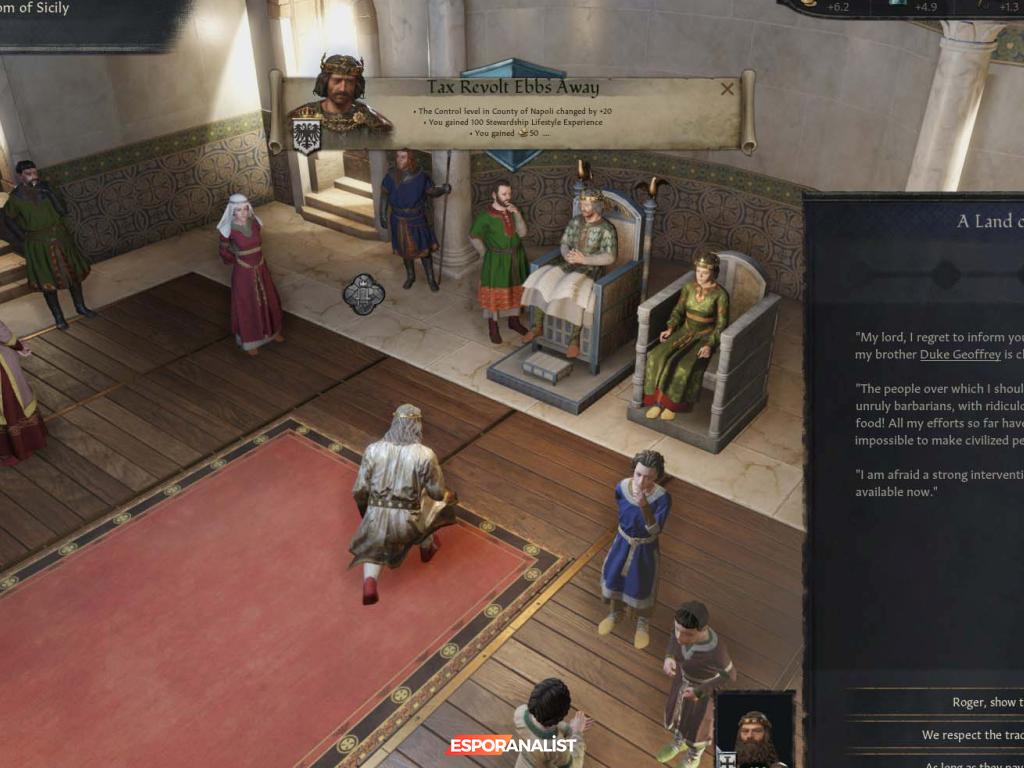Click the crowned ruler portrait in notification

tap(340, 95)
